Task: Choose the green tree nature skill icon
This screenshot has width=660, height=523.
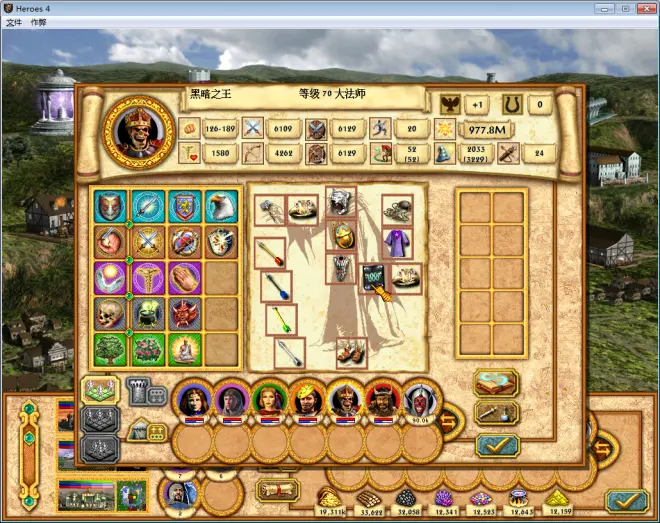Action: point(112,349)
